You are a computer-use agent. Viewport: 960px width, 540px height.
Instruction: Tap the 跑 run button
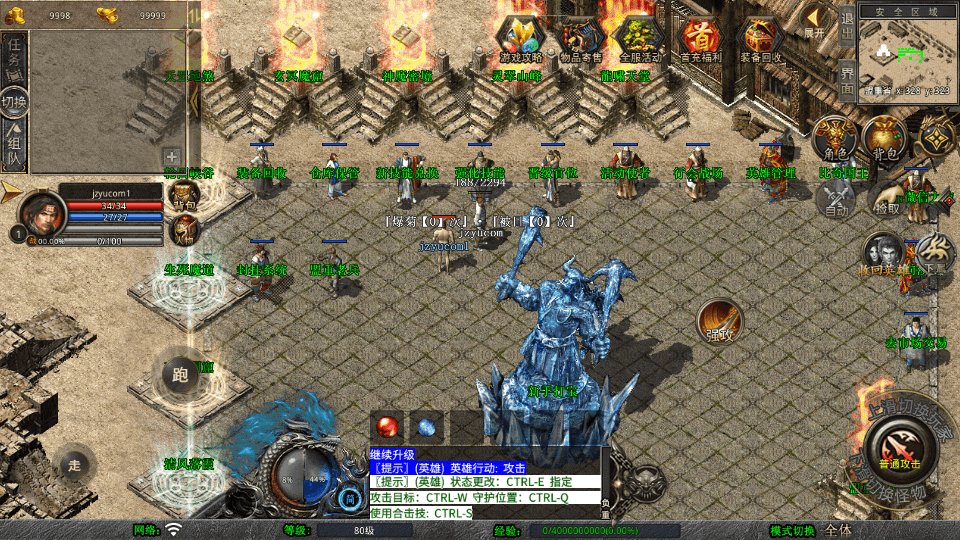point(180,375)
